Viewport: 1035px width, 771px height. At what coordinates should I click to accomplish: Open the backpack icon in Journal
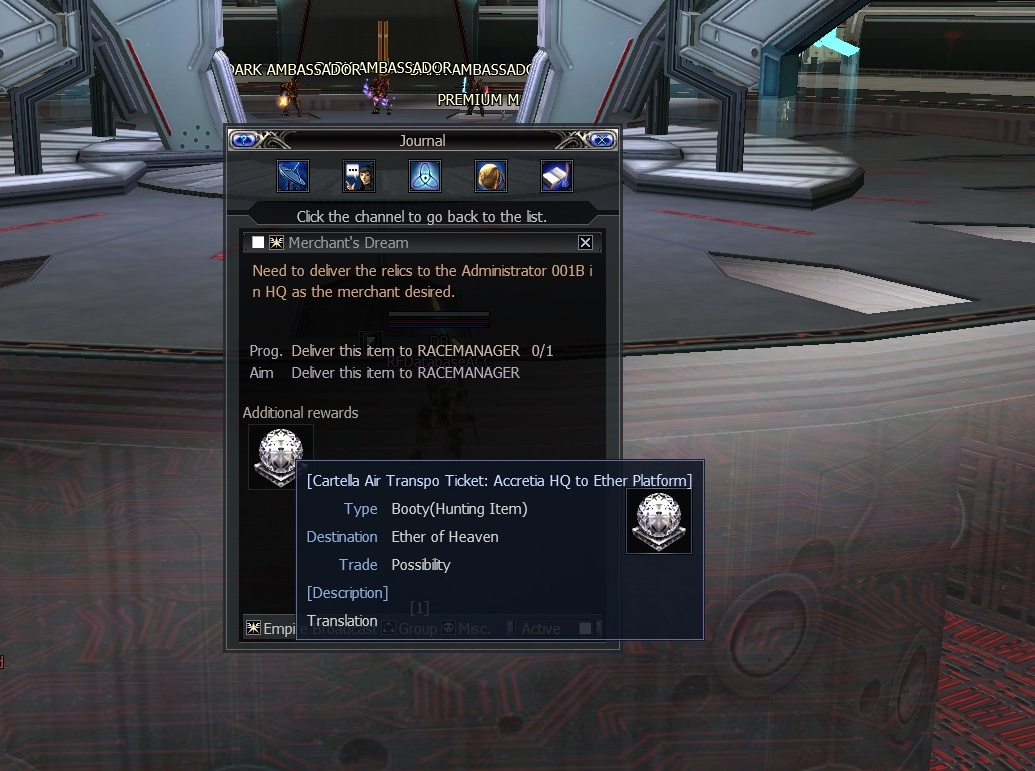coord(491,176)
